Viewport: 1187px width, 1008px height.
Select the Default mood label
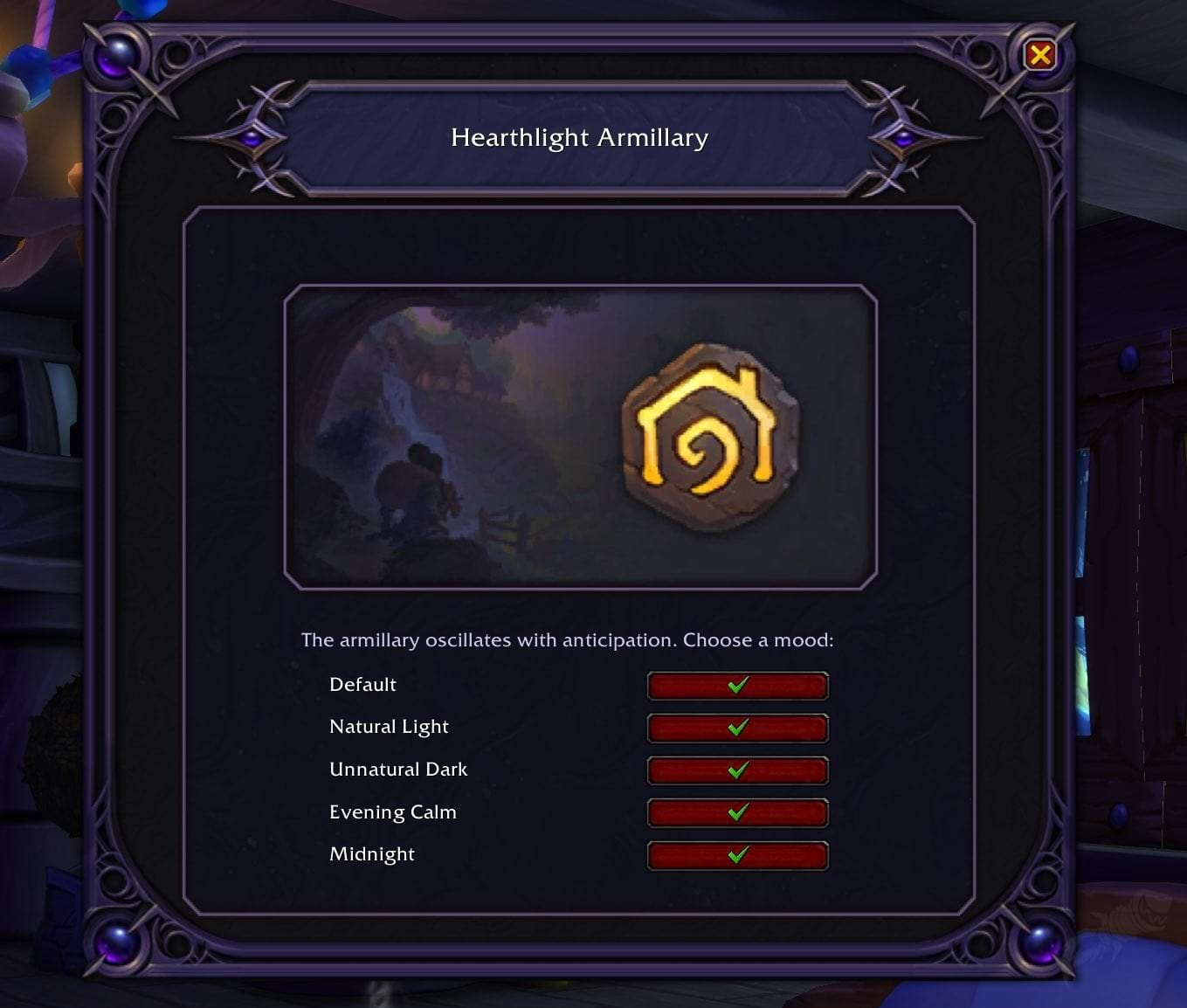[362, 686]
